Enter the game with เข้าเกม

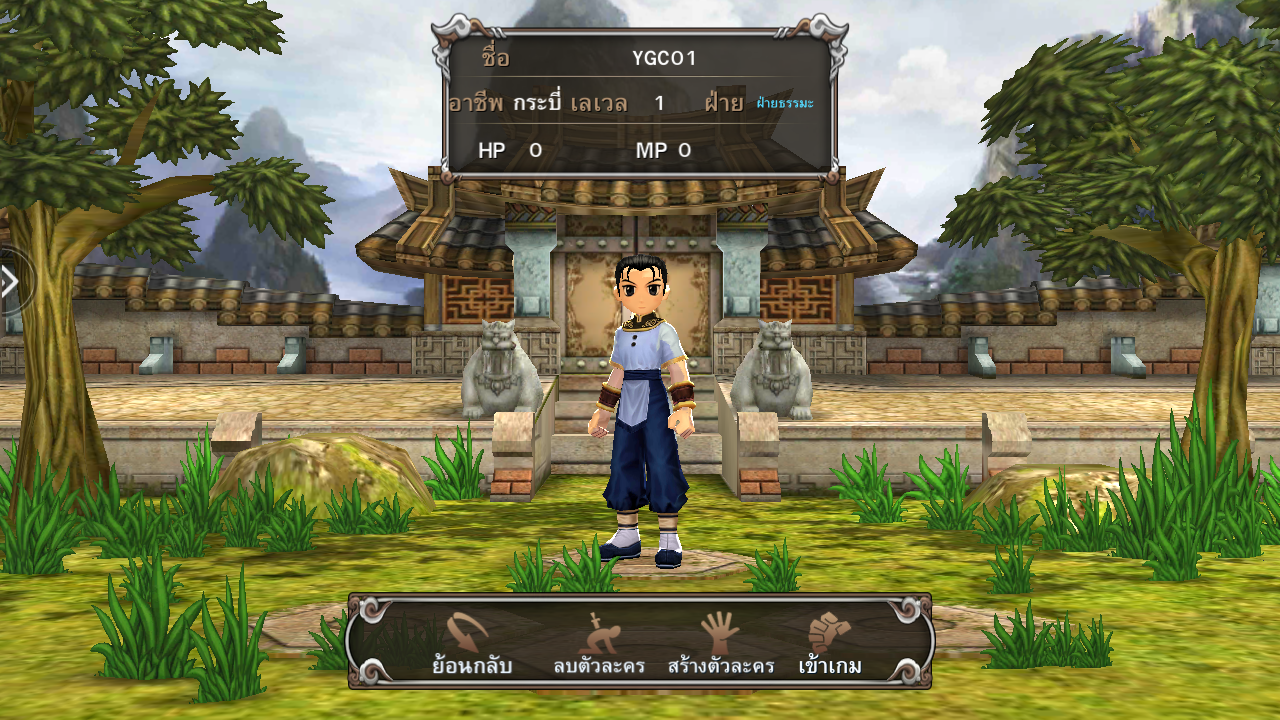[830, 645]
